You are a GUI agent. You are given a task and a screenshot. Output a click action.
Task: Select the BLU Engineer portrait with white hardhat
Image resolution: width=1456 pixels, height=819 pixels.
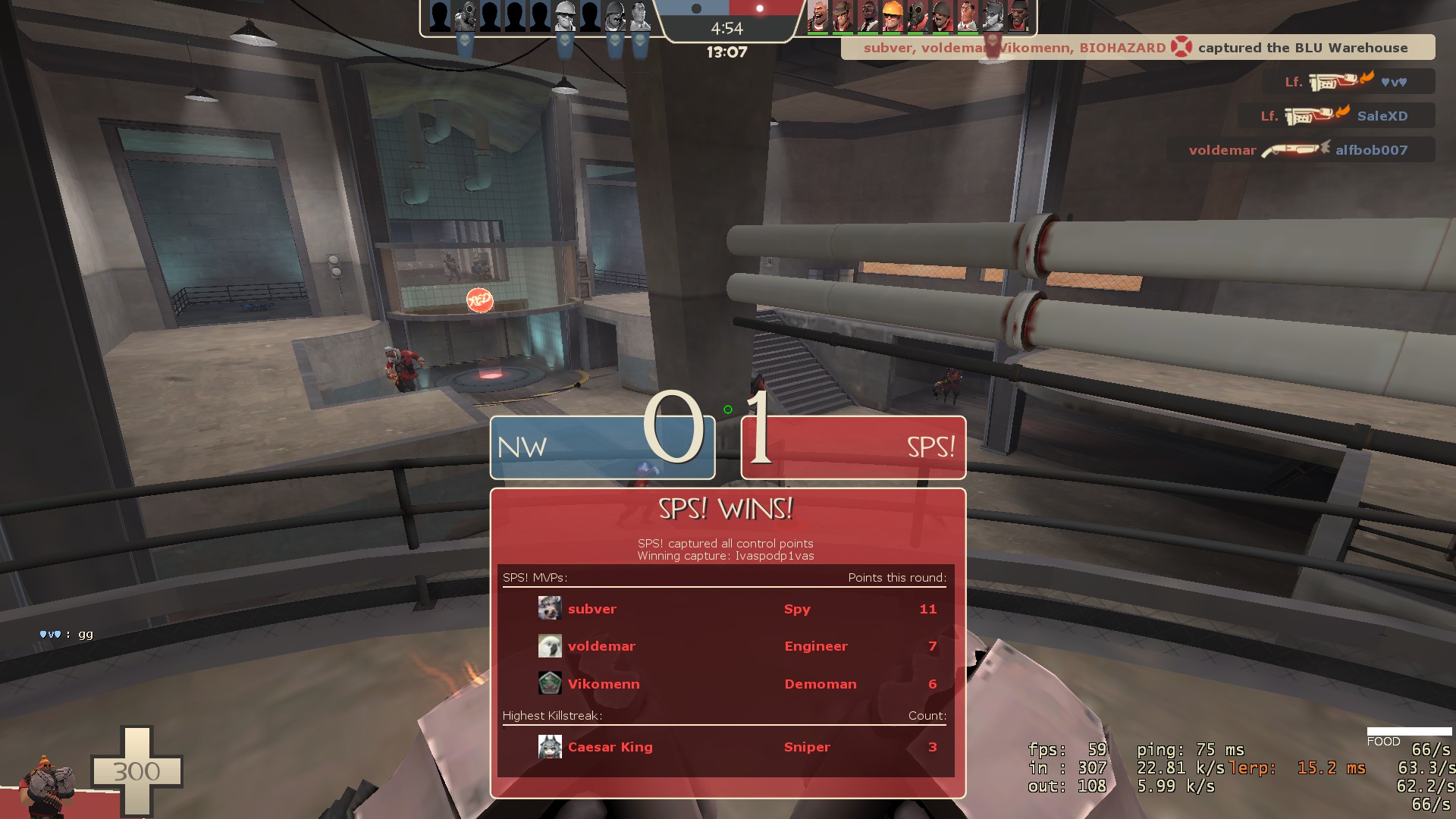pyautogui.click(x=565, y=16)
